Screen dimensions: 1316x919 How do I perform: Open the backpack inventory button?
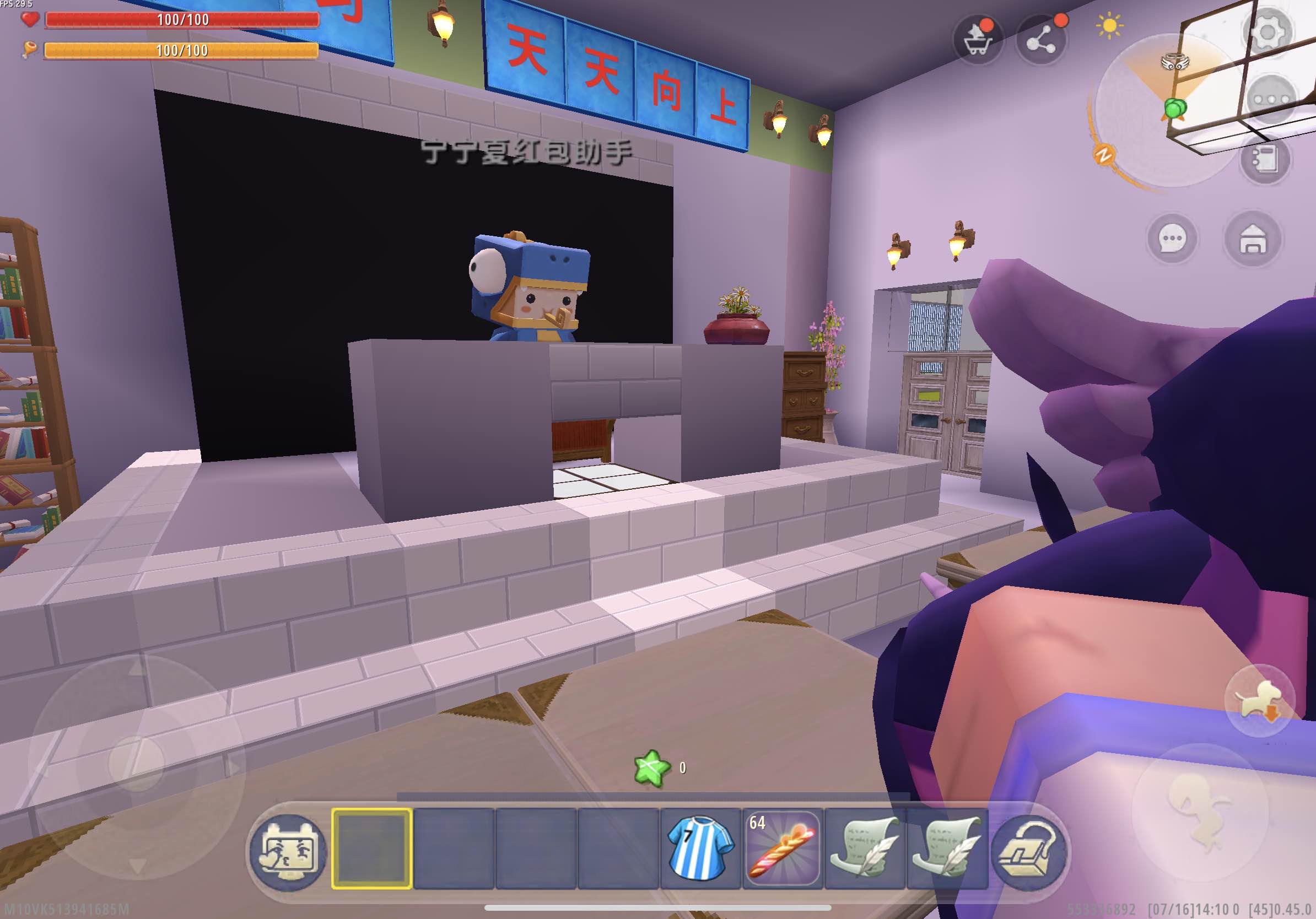pos(1028,851)
